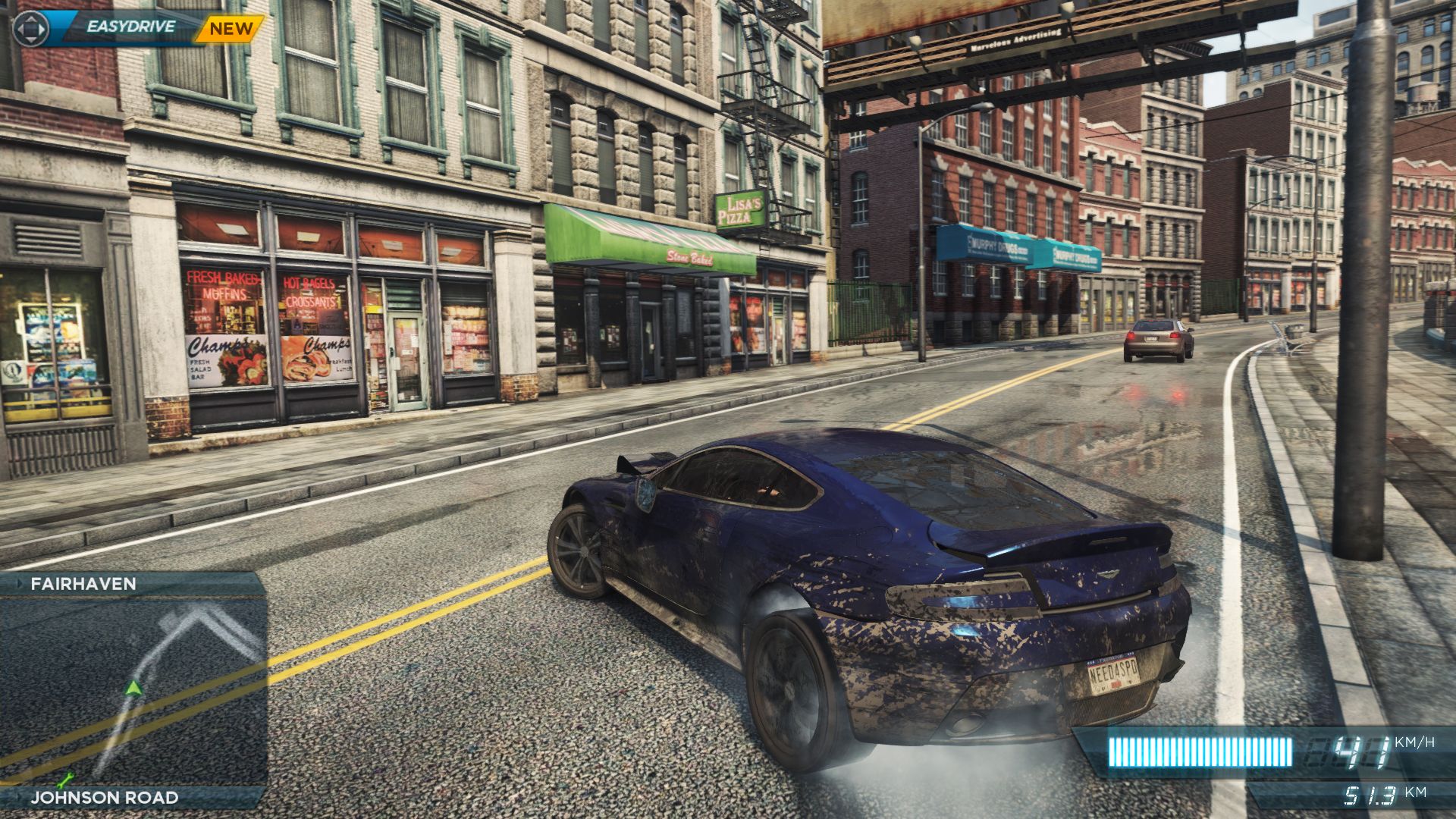The width and height of the screenshot is (1456, 819).
Task: Select the green player arrow on minimap
Action: pos(134,688)
